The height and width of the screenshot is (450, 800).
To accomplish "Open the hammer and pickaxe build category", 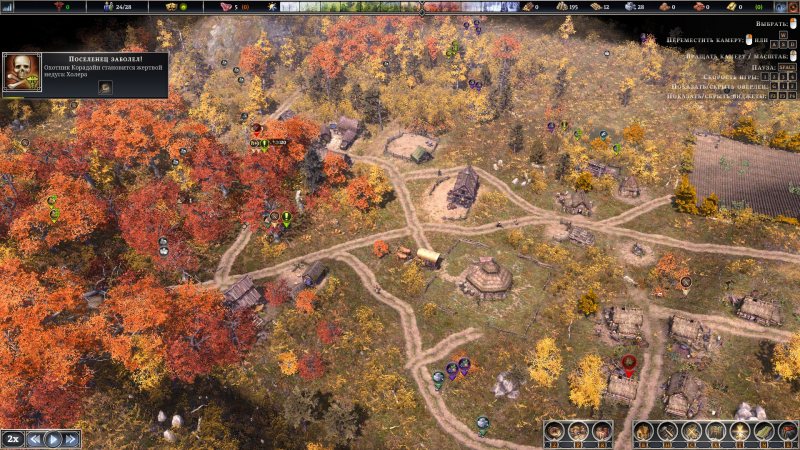I will (667, 431).
